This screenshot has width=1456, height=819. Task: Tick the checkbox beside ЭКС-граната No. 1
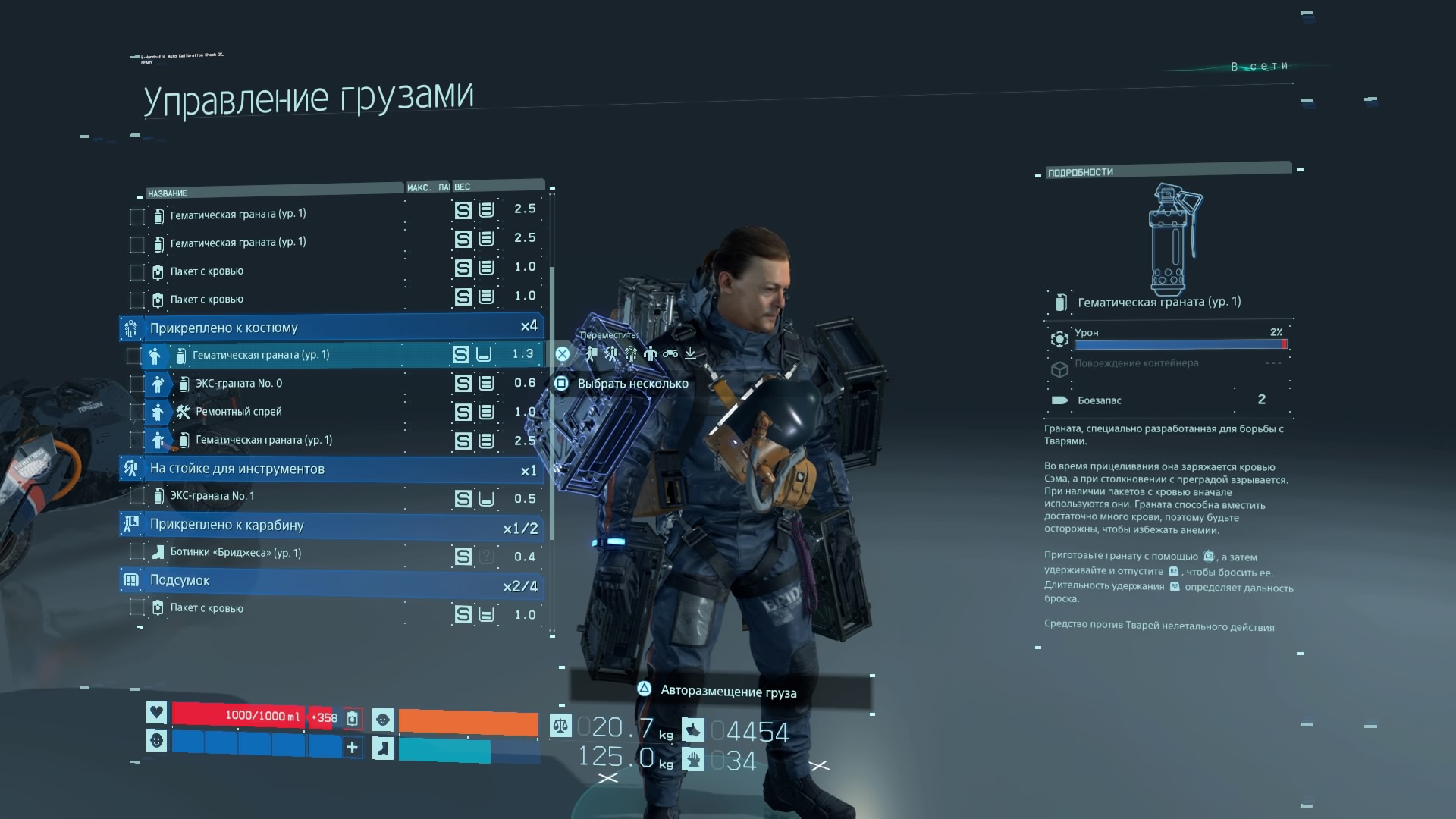coord(137,497)
